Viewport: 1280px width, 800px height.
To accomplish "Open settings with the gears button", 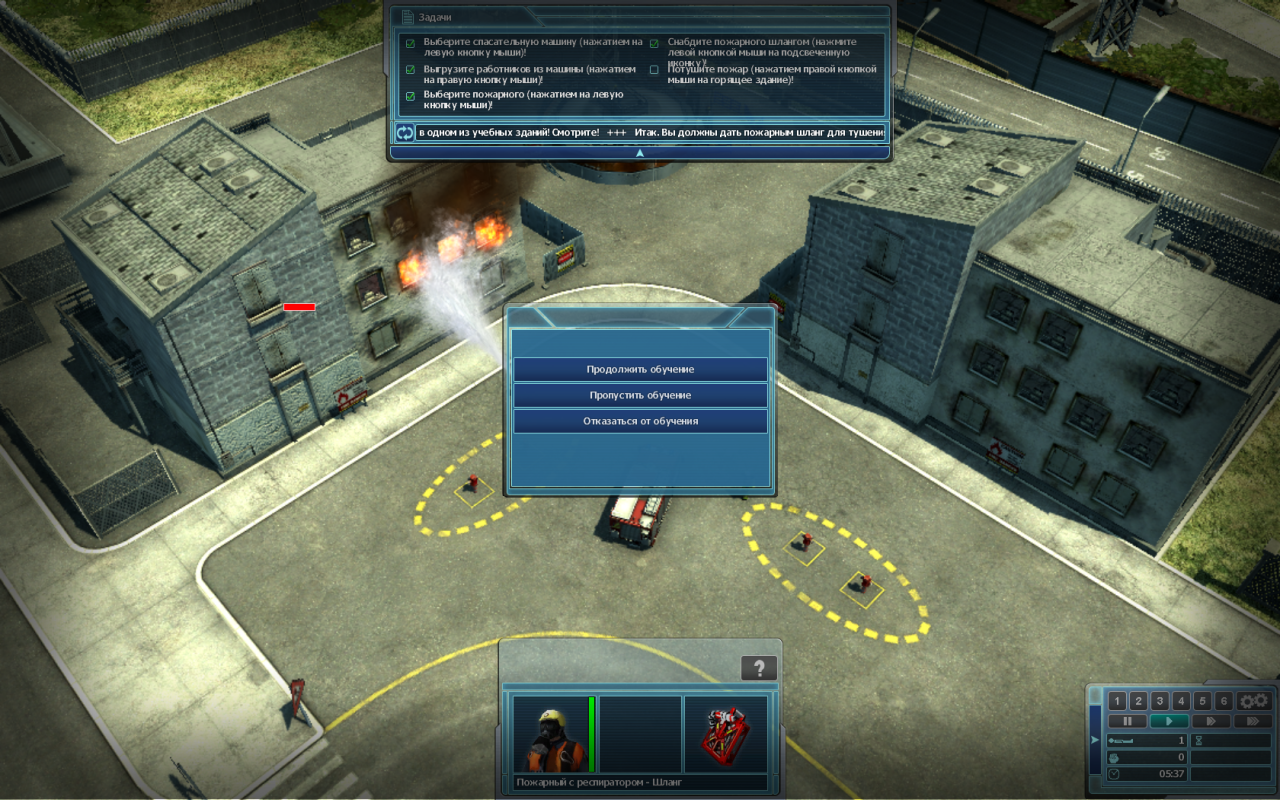I will pyautogui.click(x=1254, y=701).
